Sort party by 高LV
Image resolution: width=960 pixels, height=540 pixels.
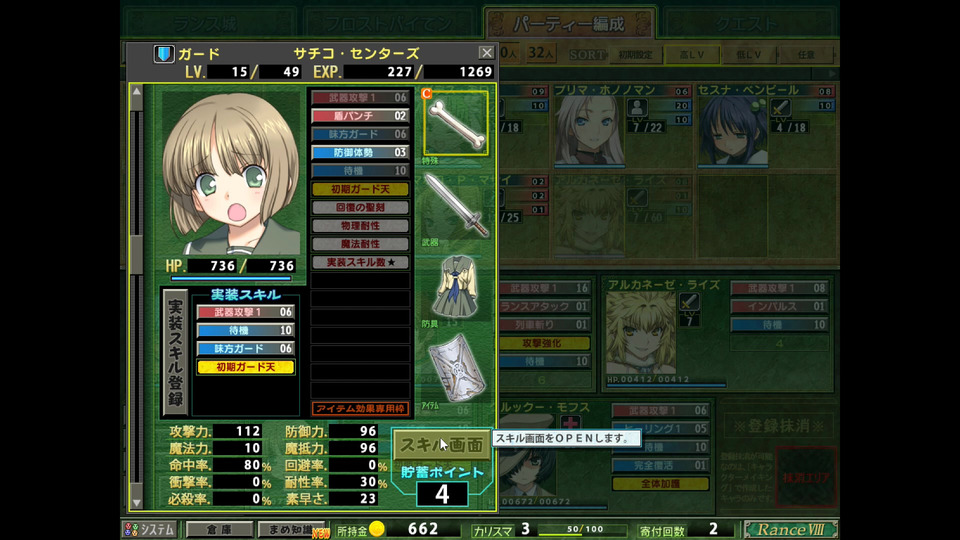click(686, 54)
